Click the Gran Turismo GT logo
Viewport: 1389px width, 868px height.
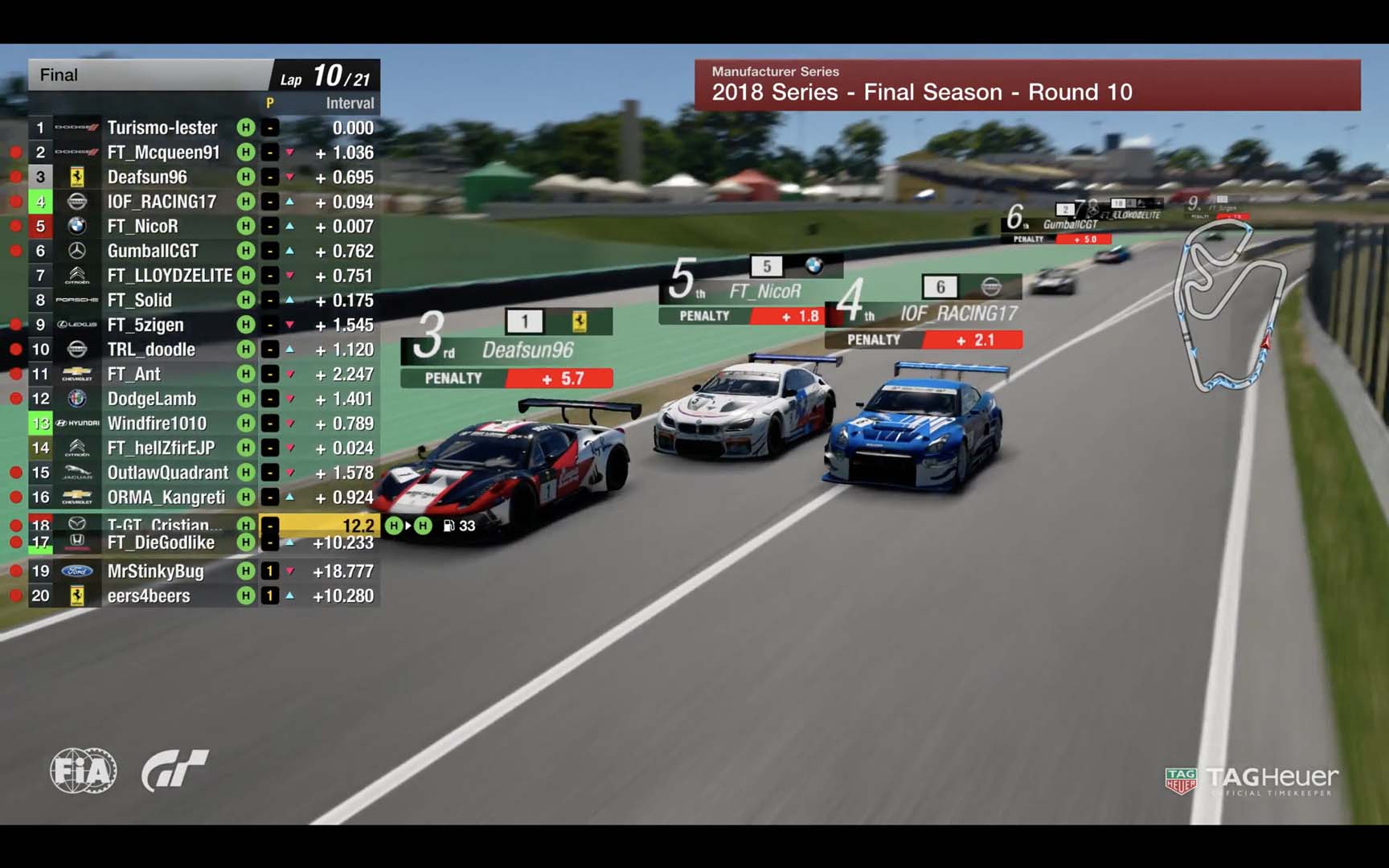pos(174,770)
